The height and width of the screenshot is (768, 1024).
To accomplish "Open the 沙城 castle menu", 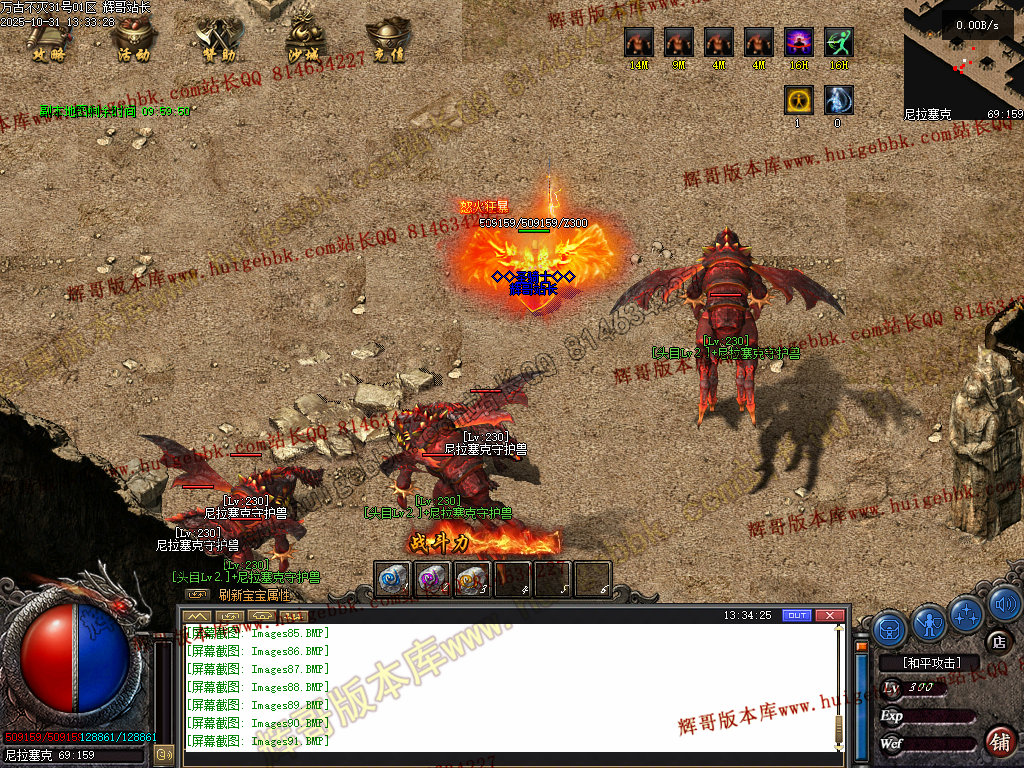I will (x=302, y=40).
